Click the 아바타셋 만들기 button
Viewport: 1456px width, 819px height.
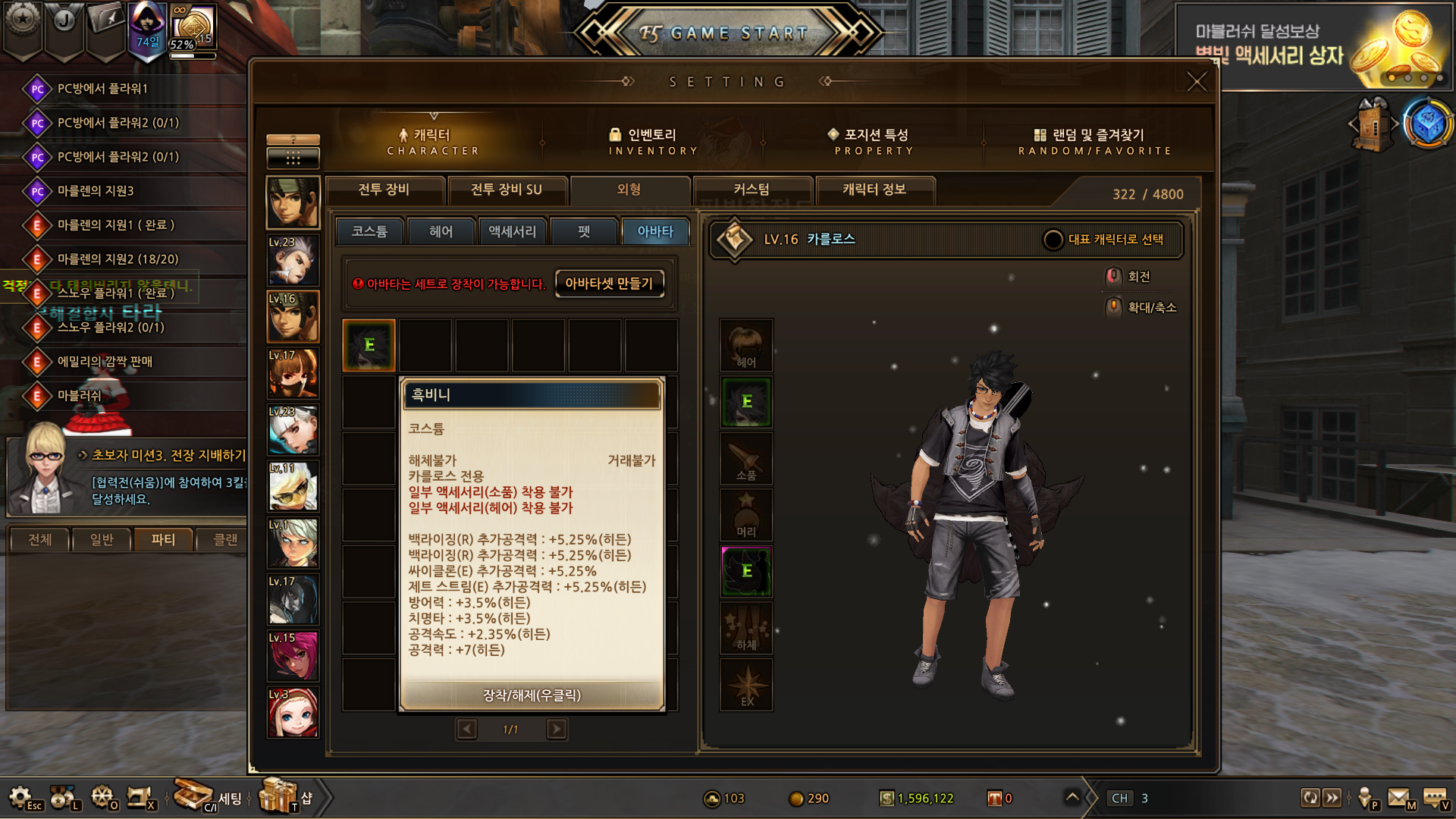pos(609,284)
